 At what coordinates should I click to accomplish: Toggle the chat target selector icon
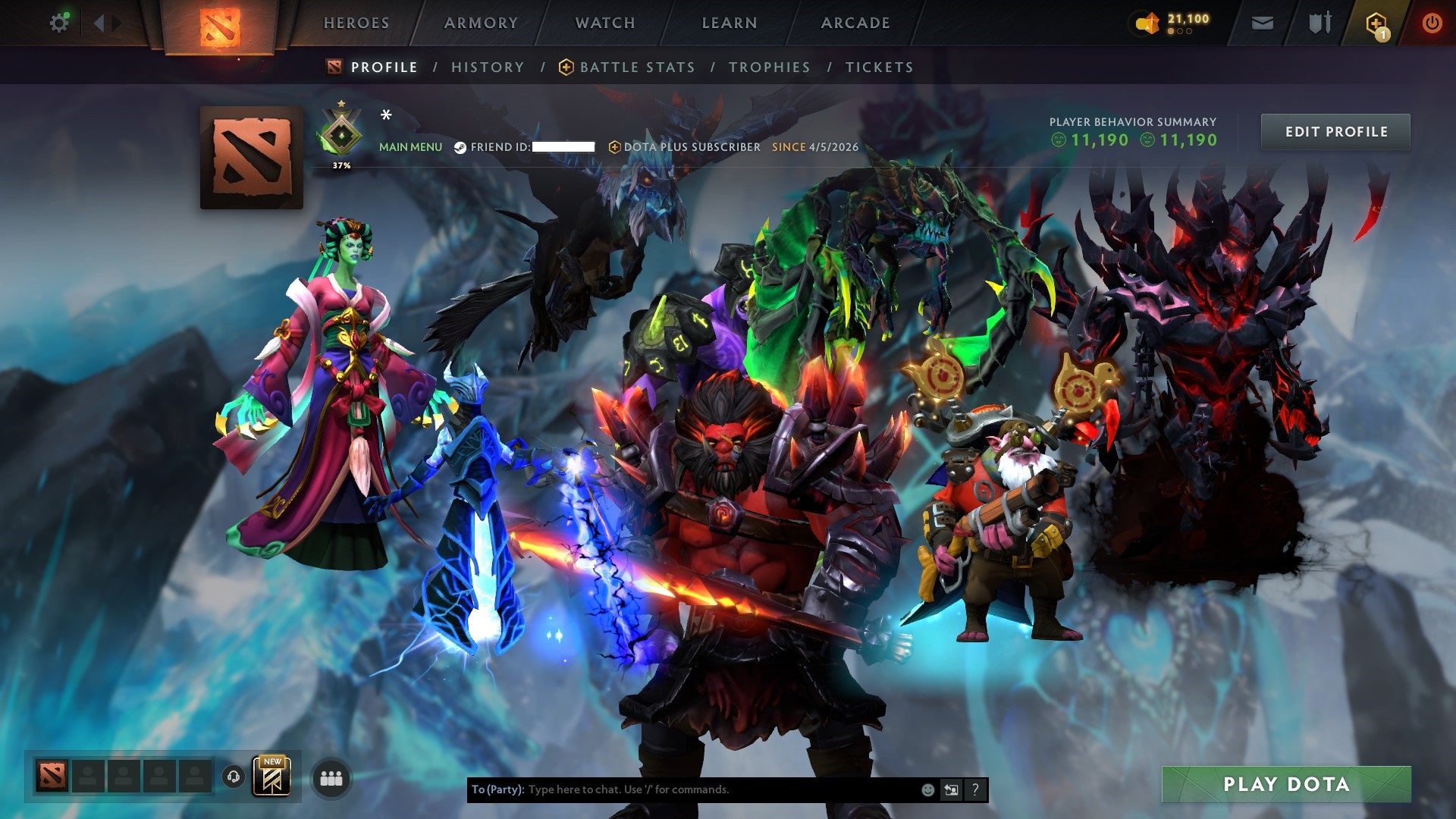click(951, 790)
